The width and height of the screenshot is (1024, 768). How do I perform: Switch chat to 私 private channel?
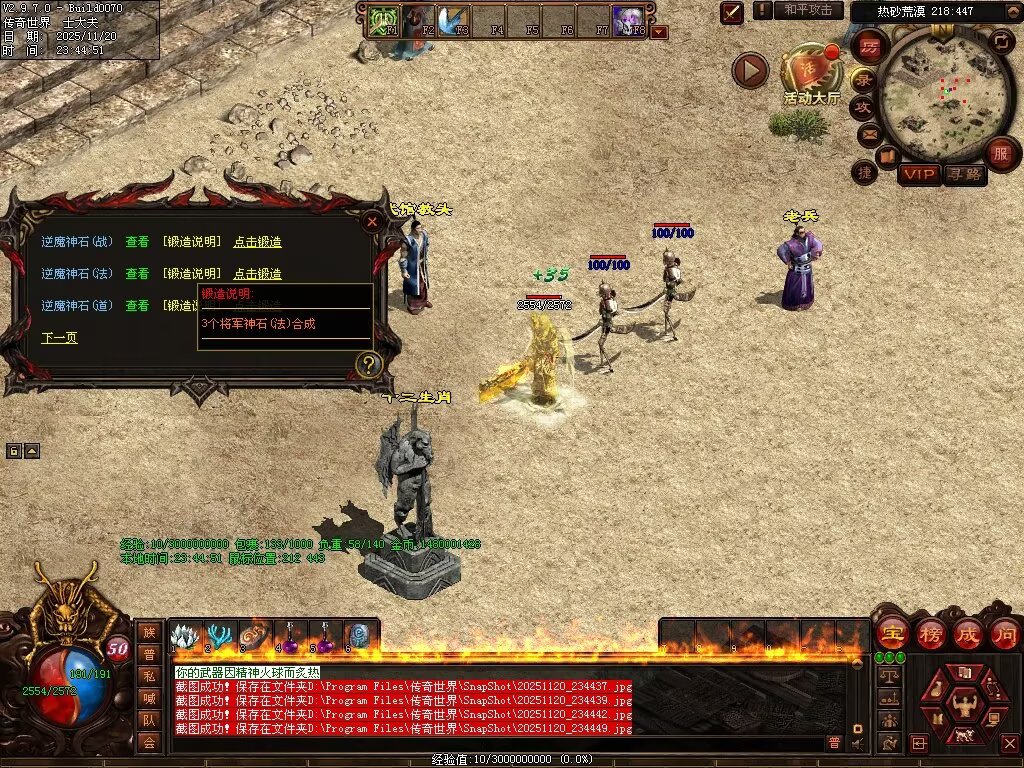(148, 676)
